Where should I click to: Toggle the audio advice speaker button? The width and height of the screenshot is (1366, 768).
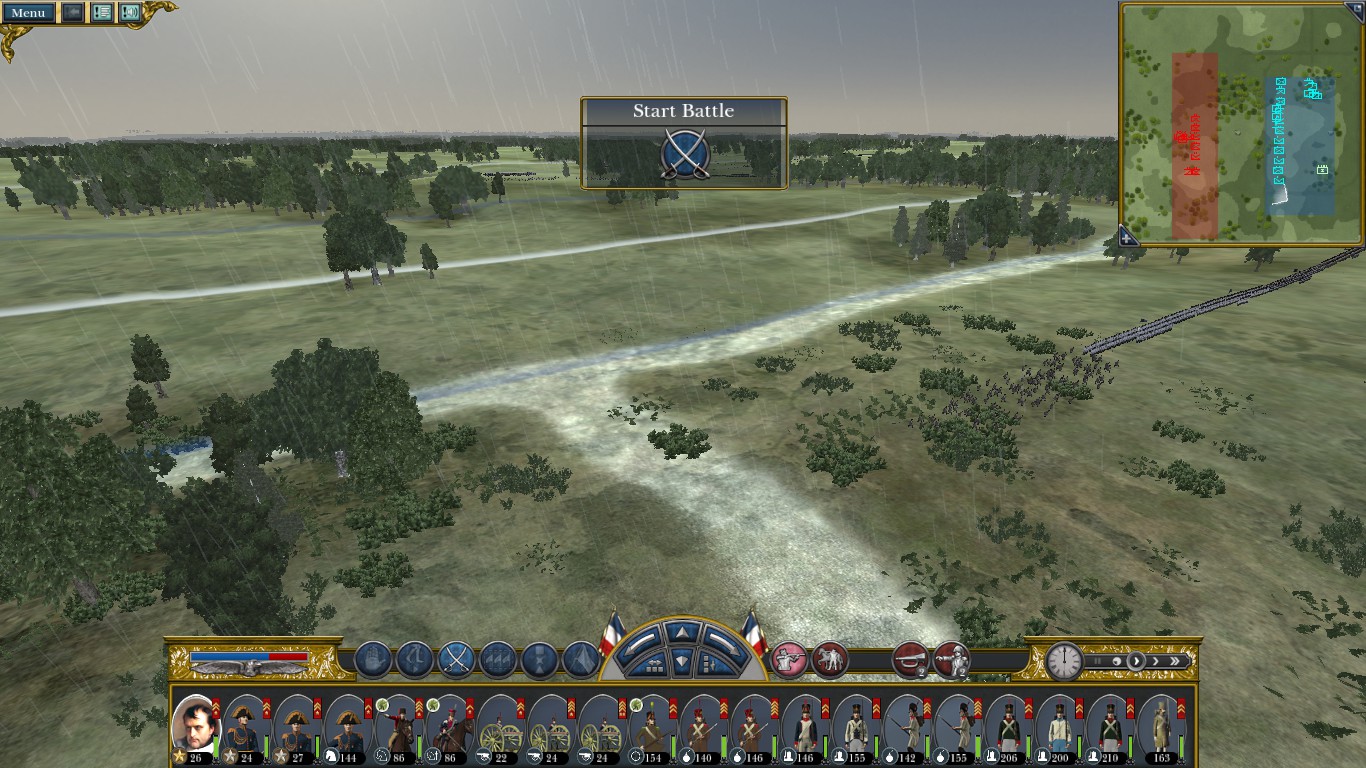tap(130, 13)
